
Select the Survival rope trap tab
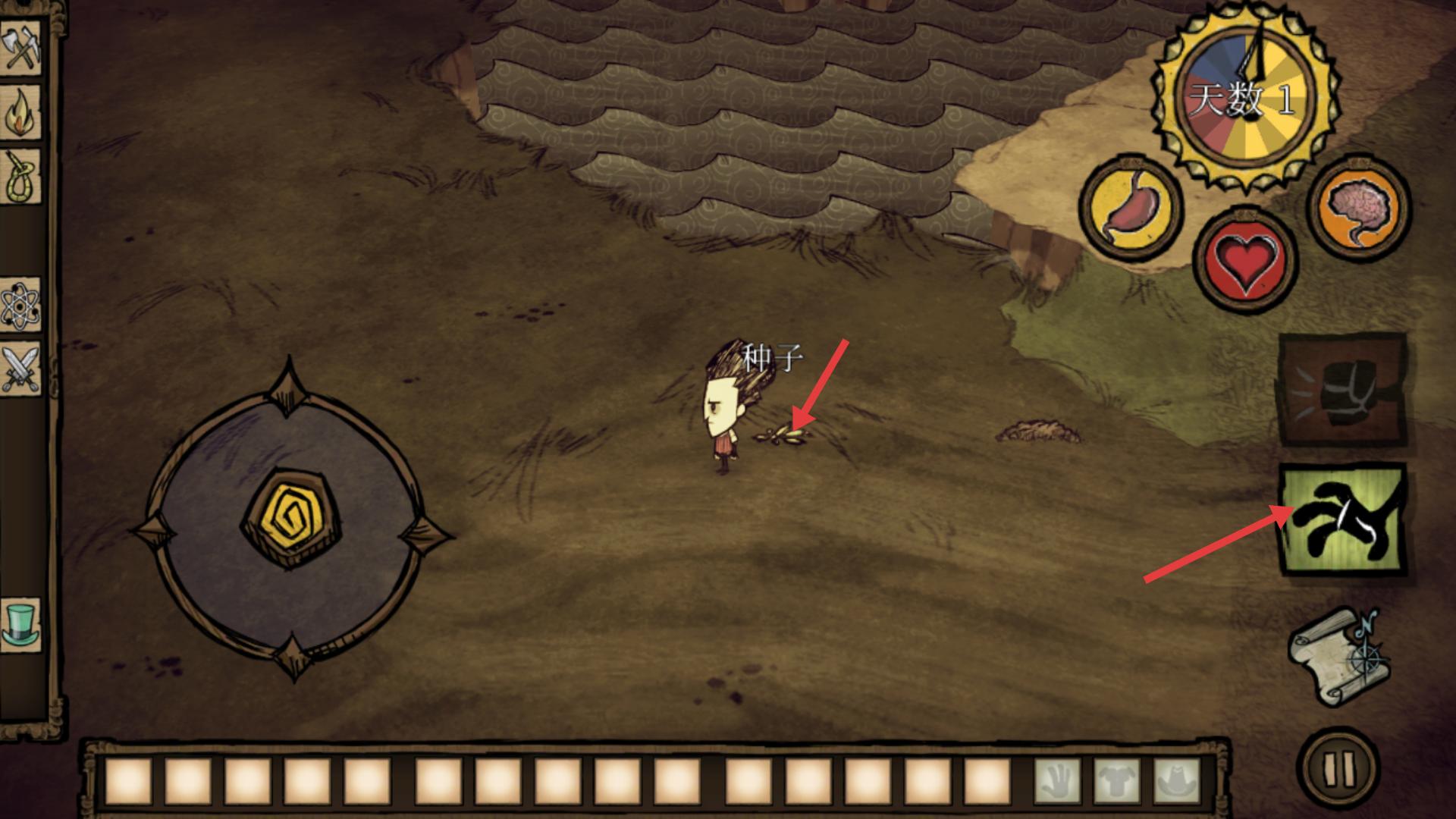click(x=20, y=177)
